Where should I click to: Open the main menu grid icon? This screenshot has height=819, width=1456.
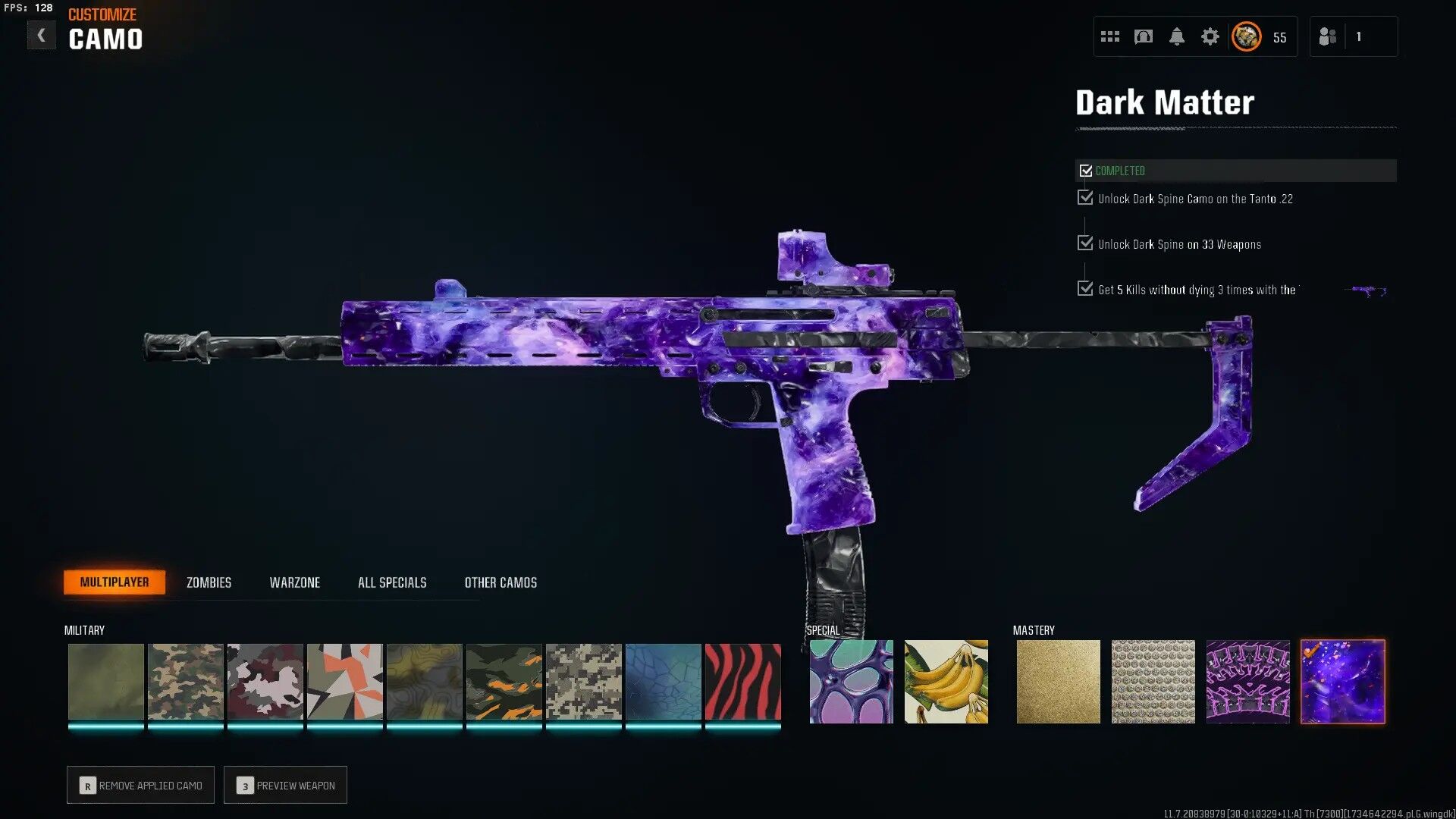pos(1109,36)
